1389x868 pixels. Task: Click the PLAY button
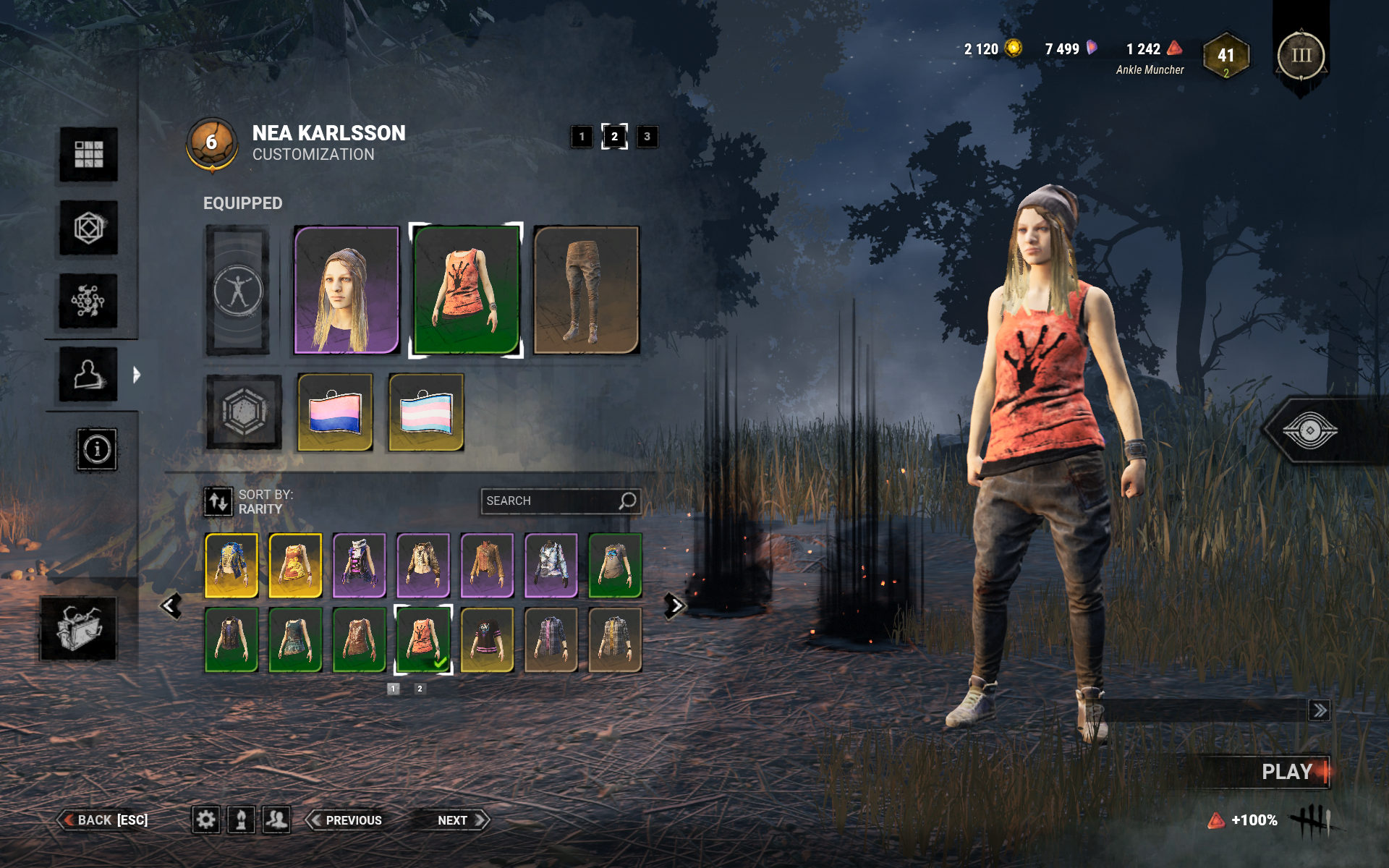tap(1286, 772)
